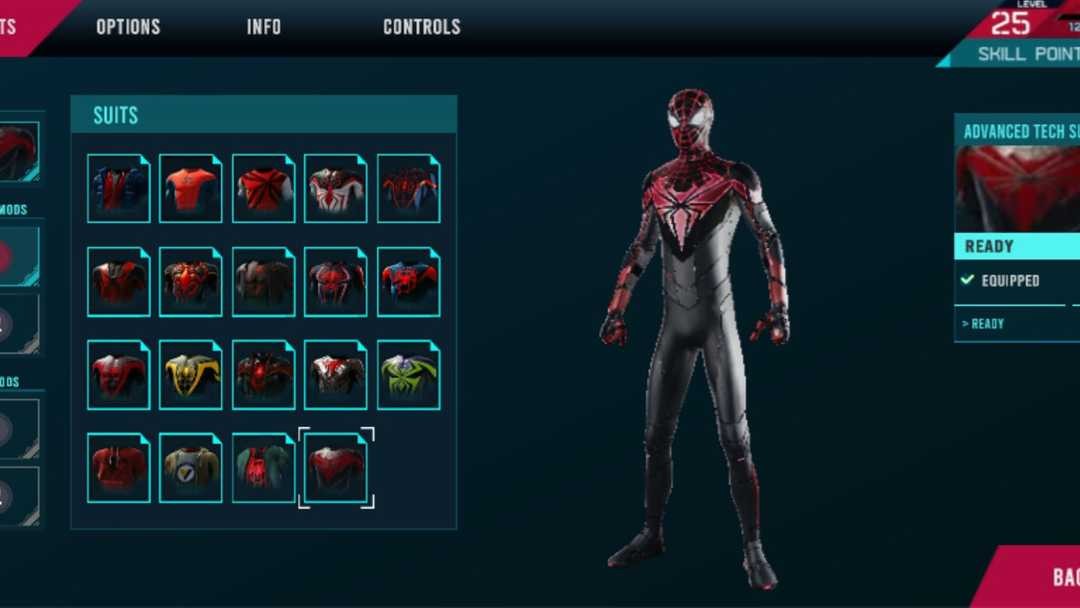Open the Controls tab
The height and width of the screenshot is (608, 1080).
(421, 27)
